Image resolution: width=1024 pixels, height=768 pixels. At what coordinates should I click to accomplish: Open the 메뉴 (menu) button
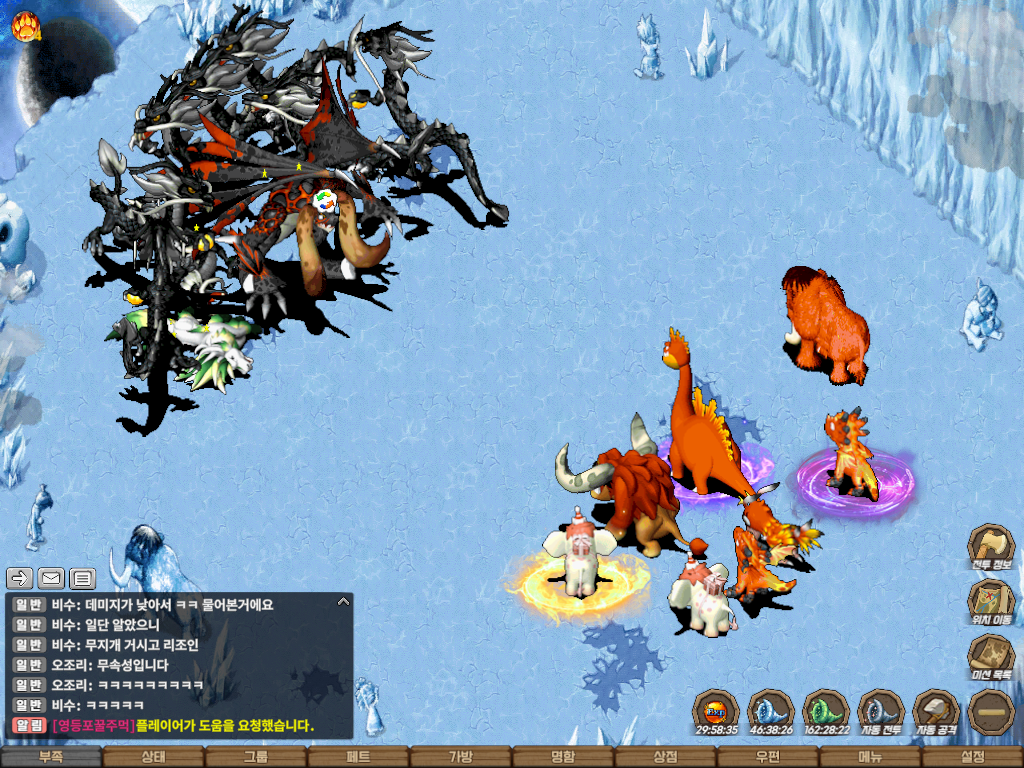coord(869,757)
